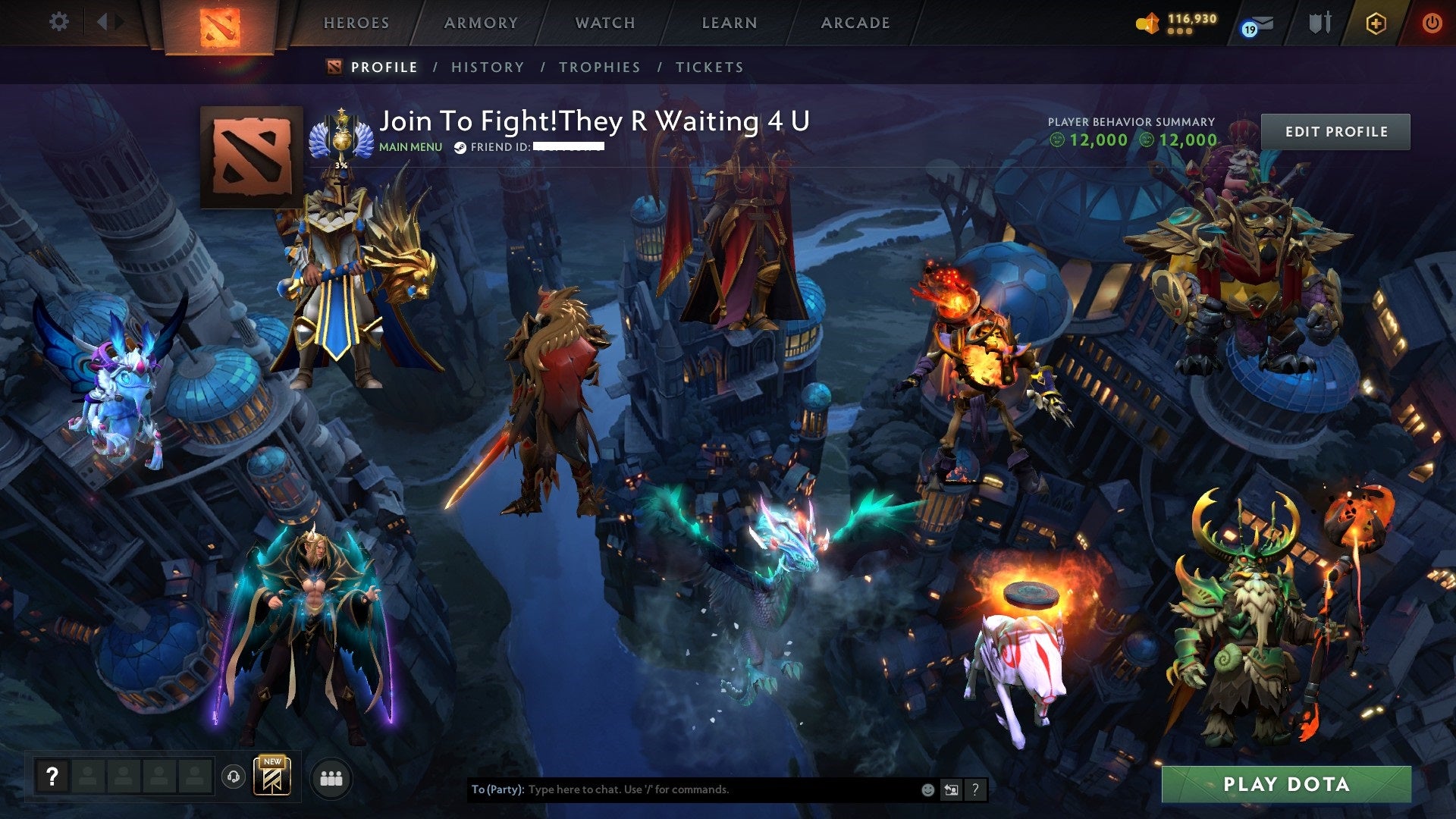Click the EDIT PROFILE button
The image size is (1456, 819).
tap(1336, 130)
